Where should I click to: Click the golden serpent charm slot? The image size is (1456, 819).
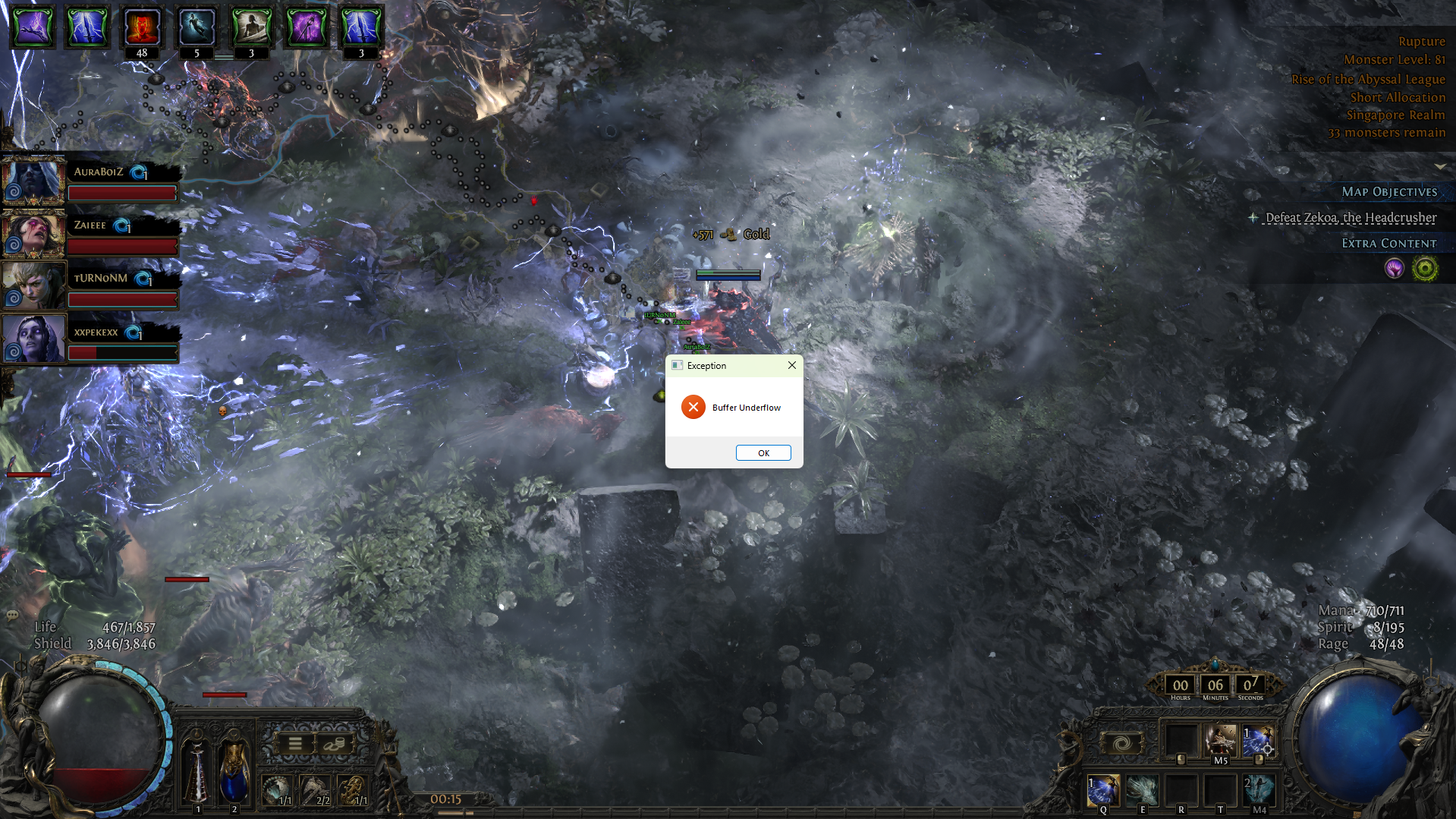click(x=353, y=789)
